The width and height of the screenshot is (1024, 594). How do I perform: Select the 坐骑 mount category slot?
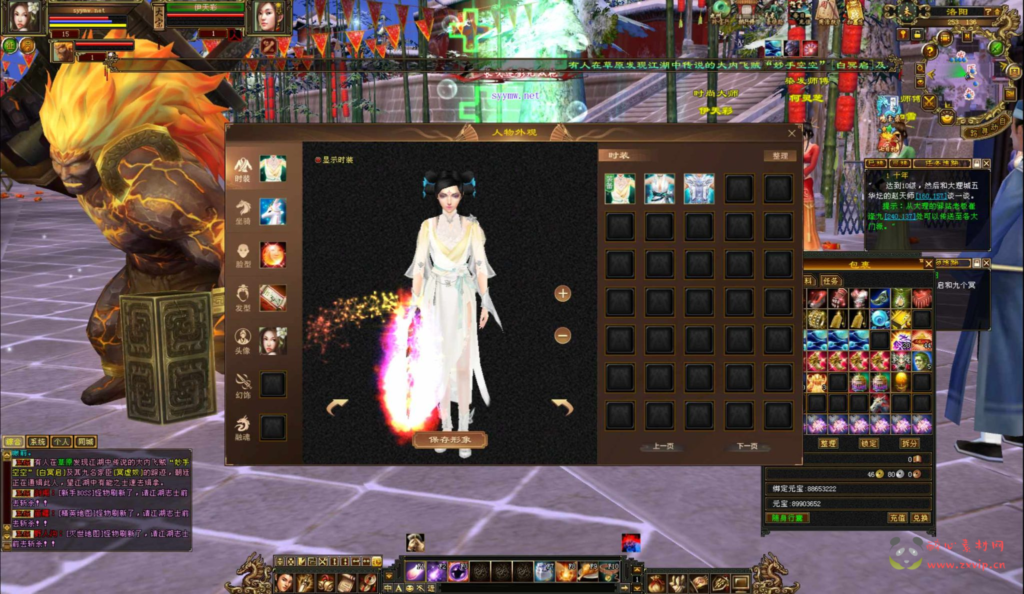(x=273, y=212)
